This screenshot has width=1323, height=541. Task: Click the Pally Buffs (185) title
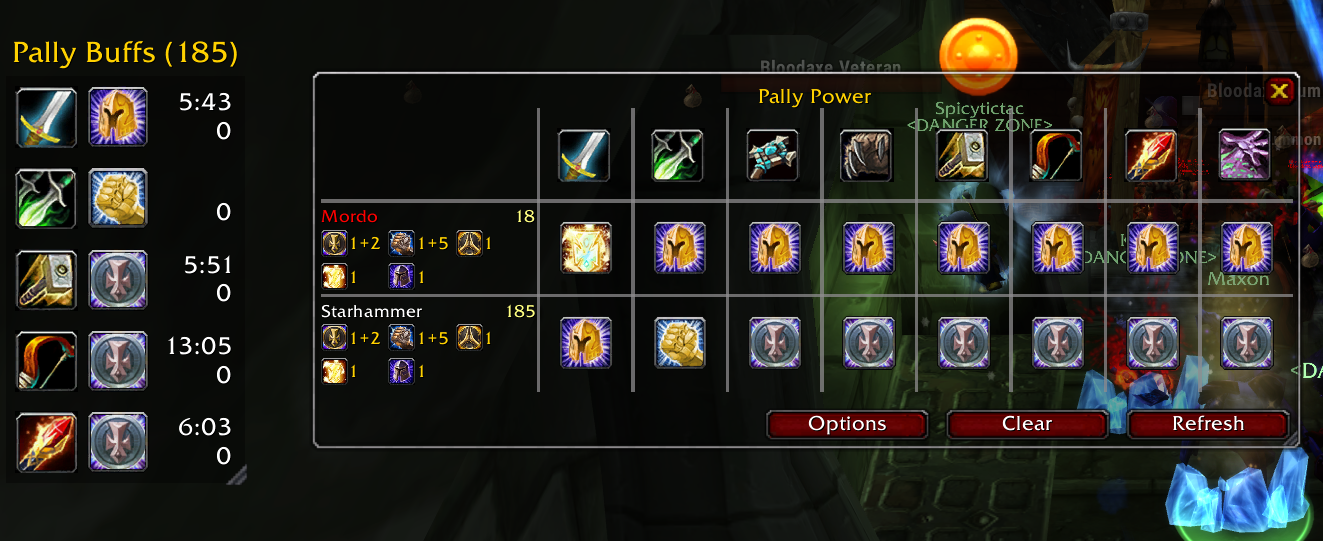tap(125, 51)
